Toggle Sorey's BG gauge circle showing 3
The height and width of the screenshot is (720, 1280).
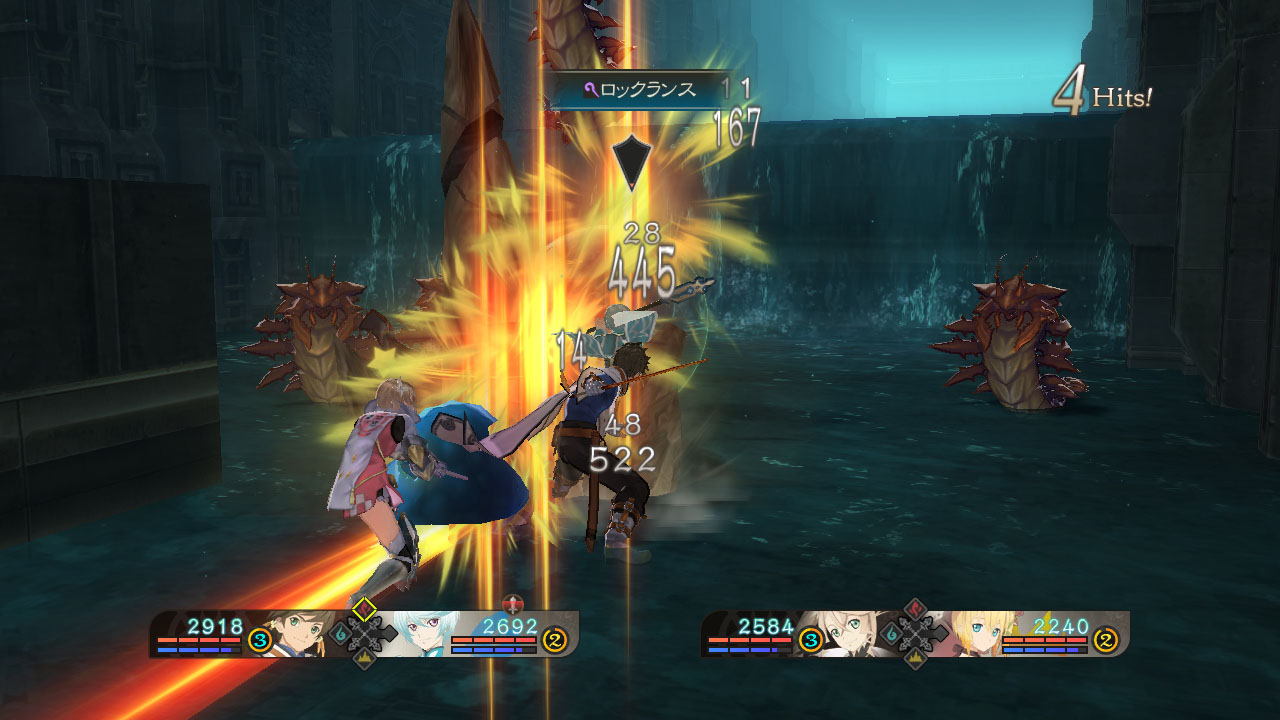(x=259, y=638)
